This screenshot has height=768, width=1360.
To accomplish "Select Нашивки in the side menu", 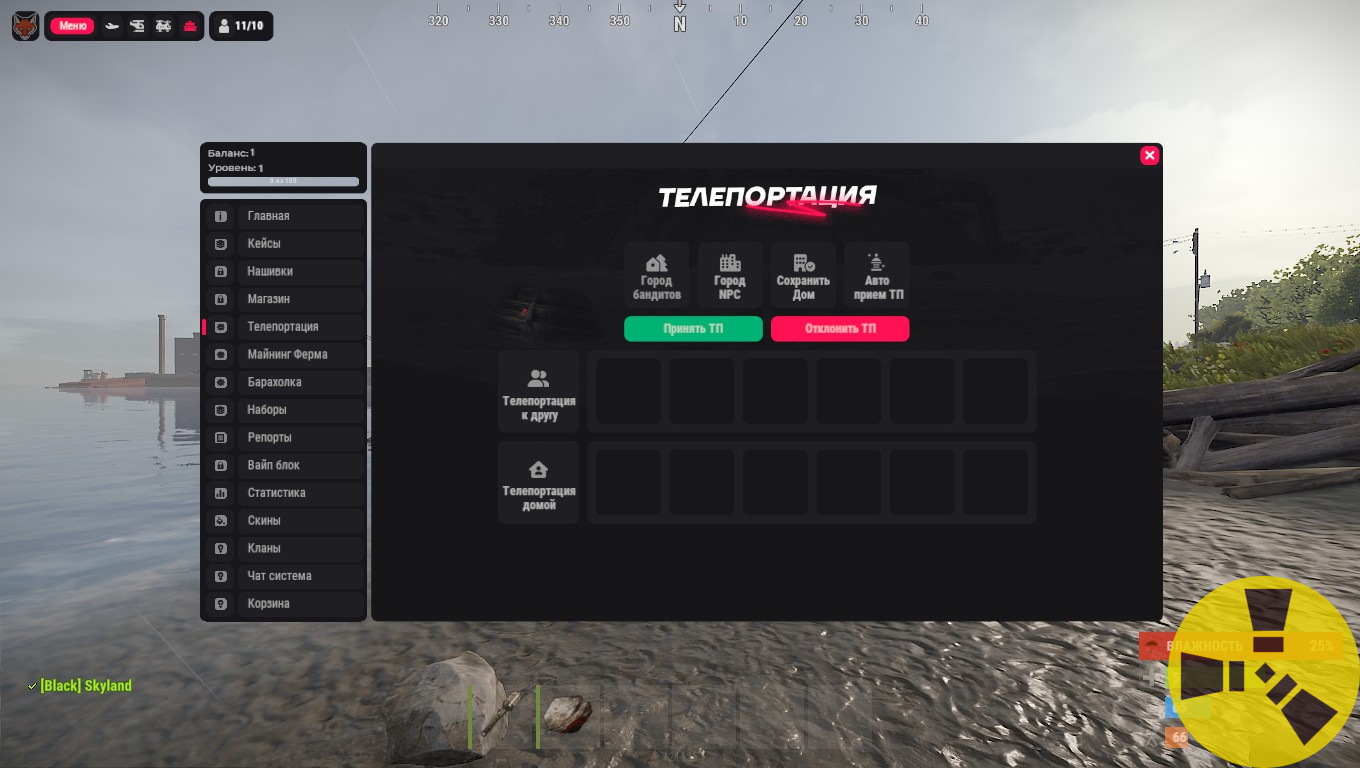I will pos(284,272).
